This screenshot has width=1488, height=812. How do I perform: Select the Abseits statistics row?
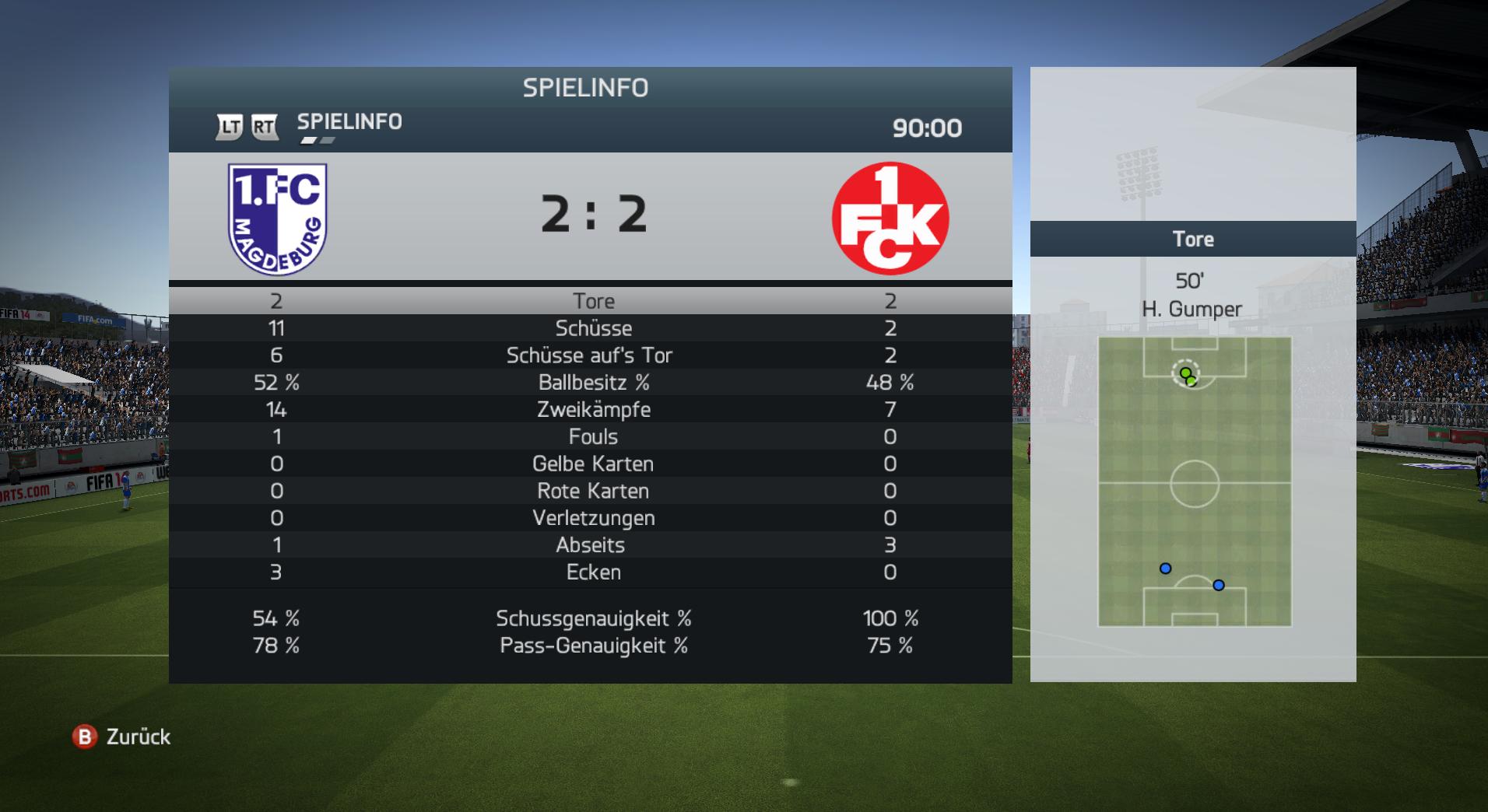coord(590,545)
